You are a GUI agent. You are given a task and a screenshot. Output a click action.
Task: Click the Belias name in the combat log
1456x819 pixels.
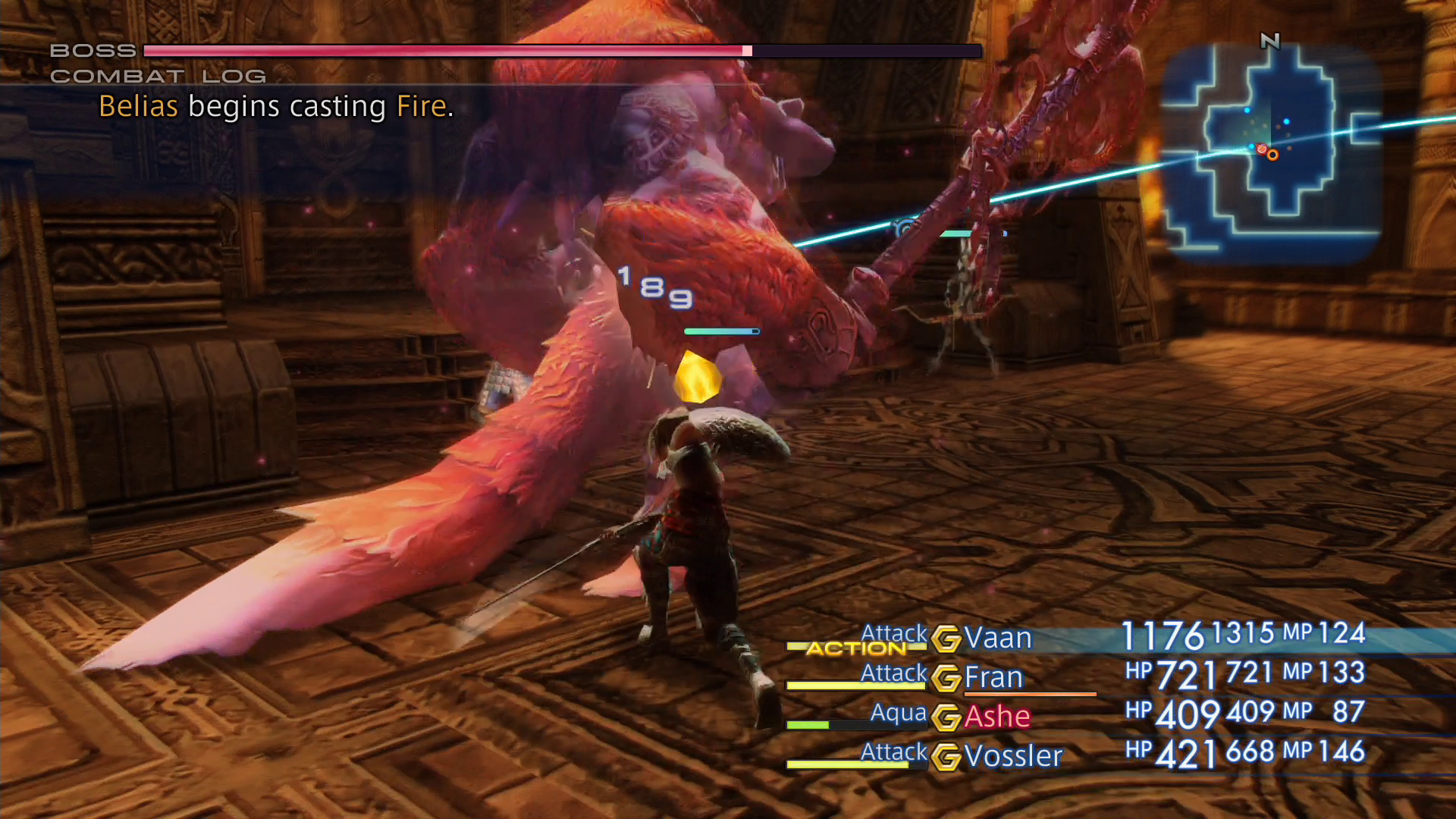(140, 106)
